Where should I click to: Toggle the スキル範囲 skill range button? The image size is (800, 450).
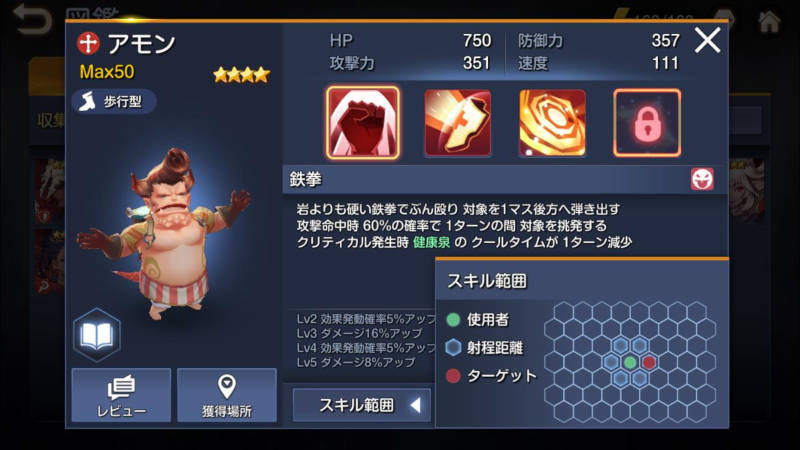362,405
